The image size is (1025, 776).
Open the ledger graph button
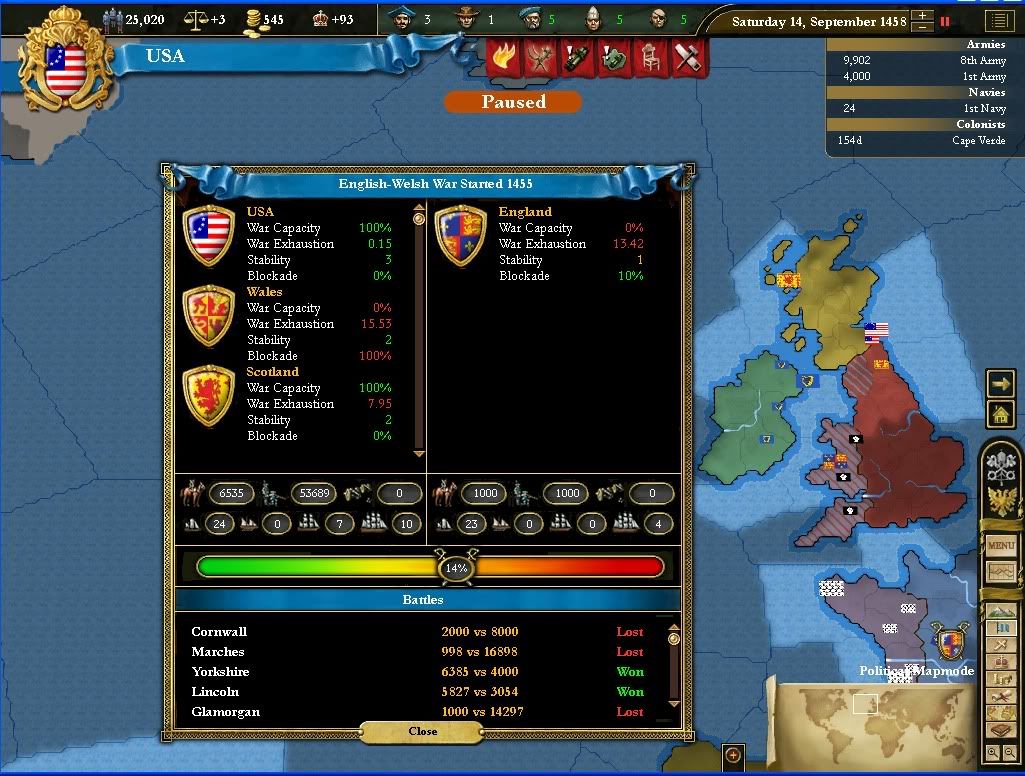pos(1001,572)
